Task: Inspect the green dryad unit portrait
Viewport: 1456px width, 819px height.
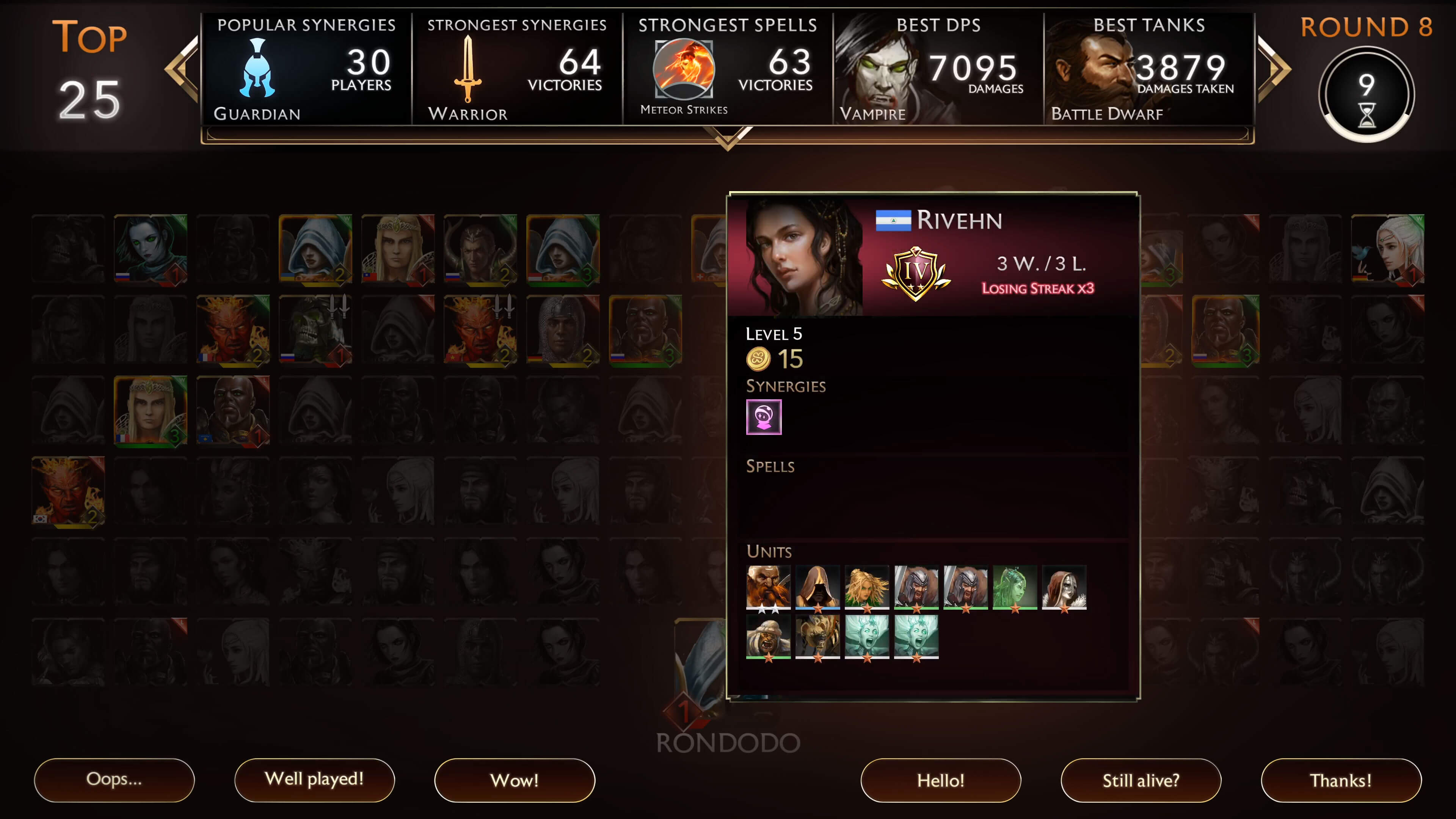Action: click(1015, 588)
